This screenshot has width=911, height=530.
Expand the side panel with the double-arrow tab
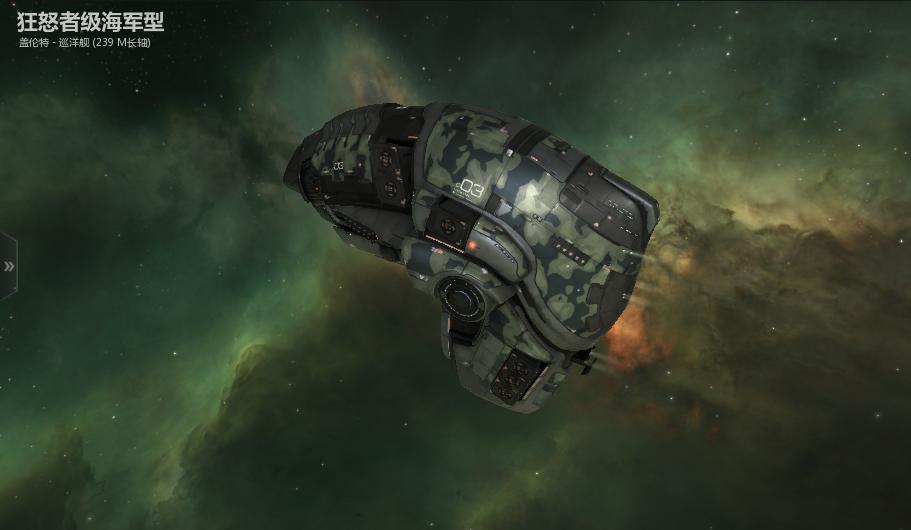click(9, 266)
